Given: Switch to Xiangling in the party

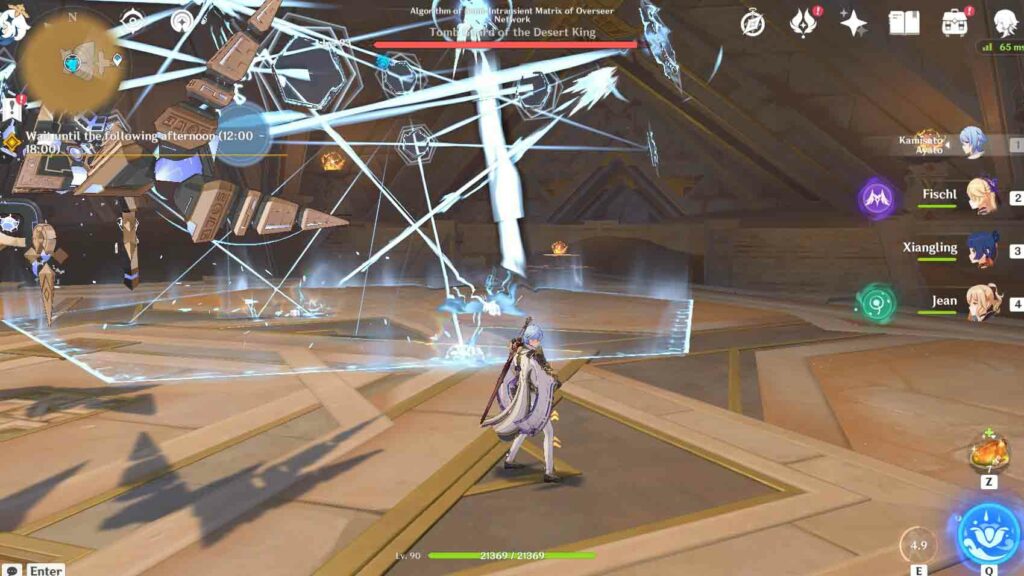Looking at the screenshot, I should click(979, 250).
